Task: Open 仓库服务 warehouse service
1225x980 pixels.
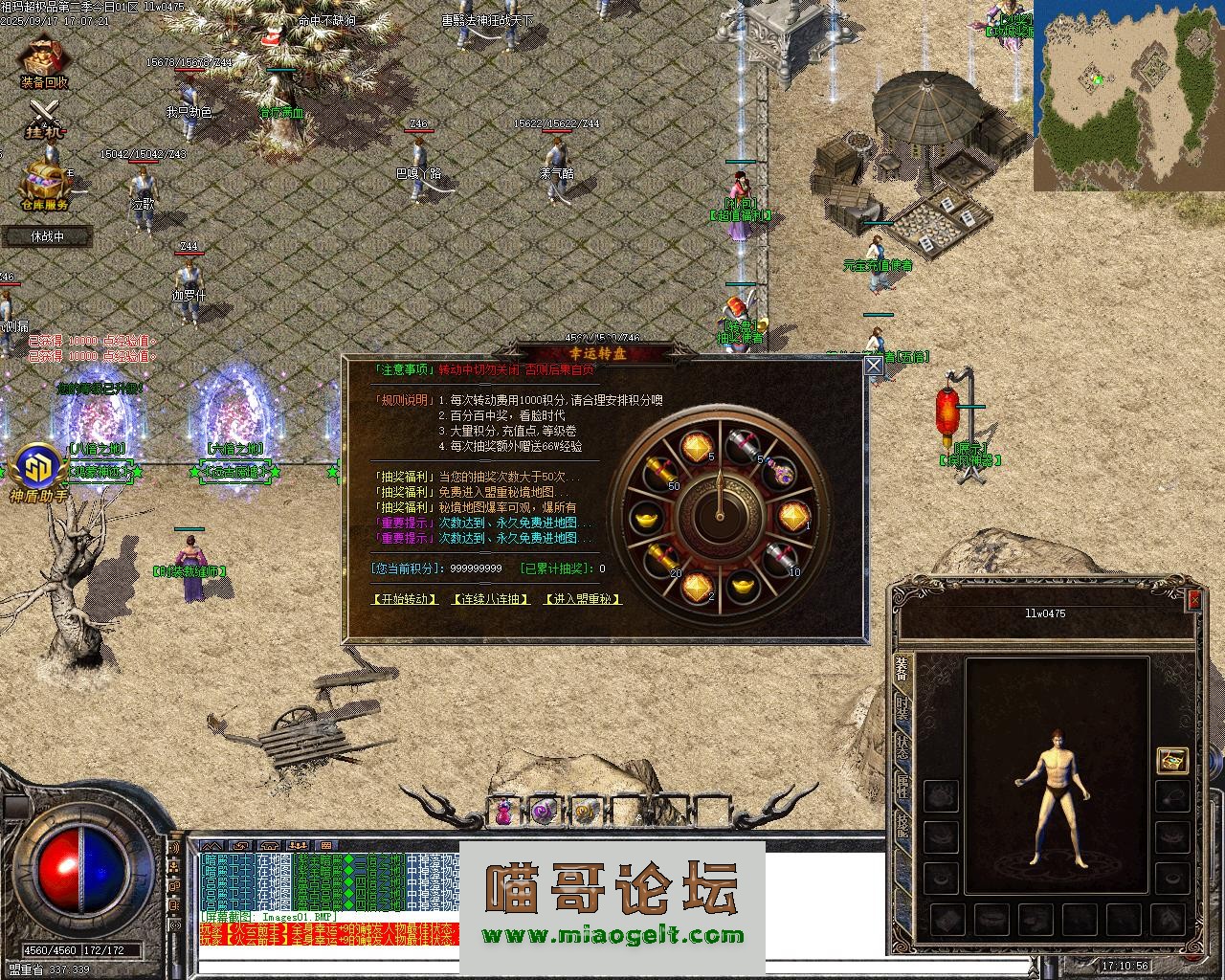Action: 45,186
